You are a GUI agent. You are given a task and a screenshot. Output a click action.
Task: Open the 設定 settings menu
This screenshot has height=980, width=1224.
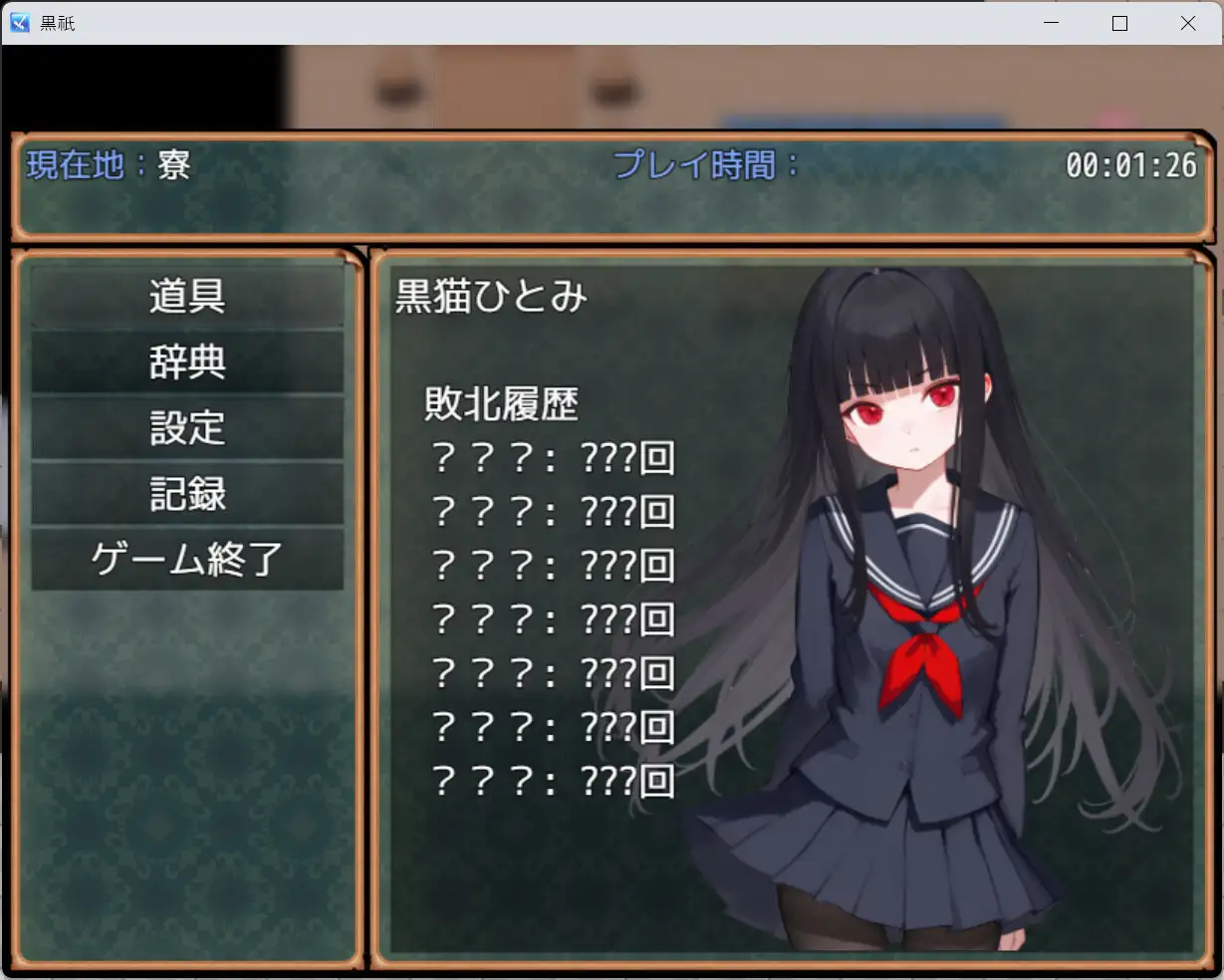[187, 428]
